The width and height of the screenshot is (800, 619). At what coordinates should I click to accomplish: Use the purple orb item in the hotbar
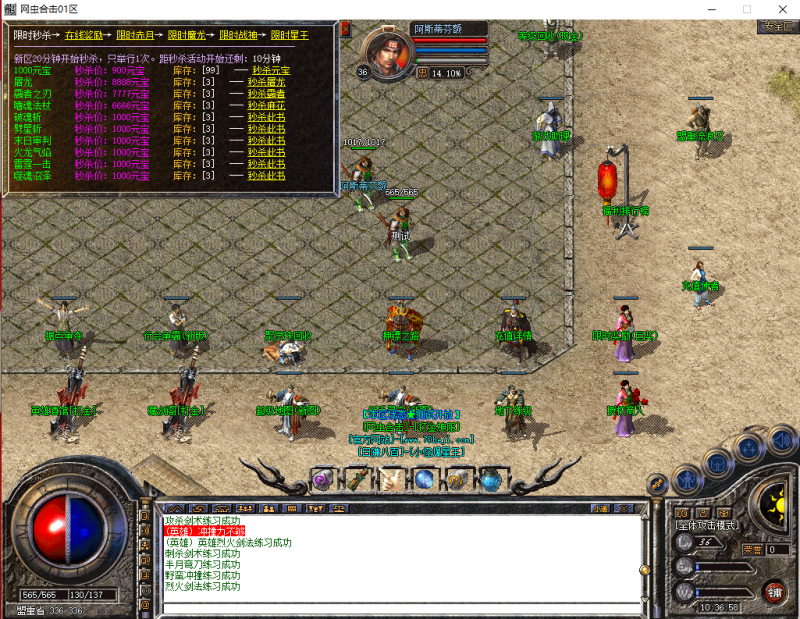[x=322, y=480]
